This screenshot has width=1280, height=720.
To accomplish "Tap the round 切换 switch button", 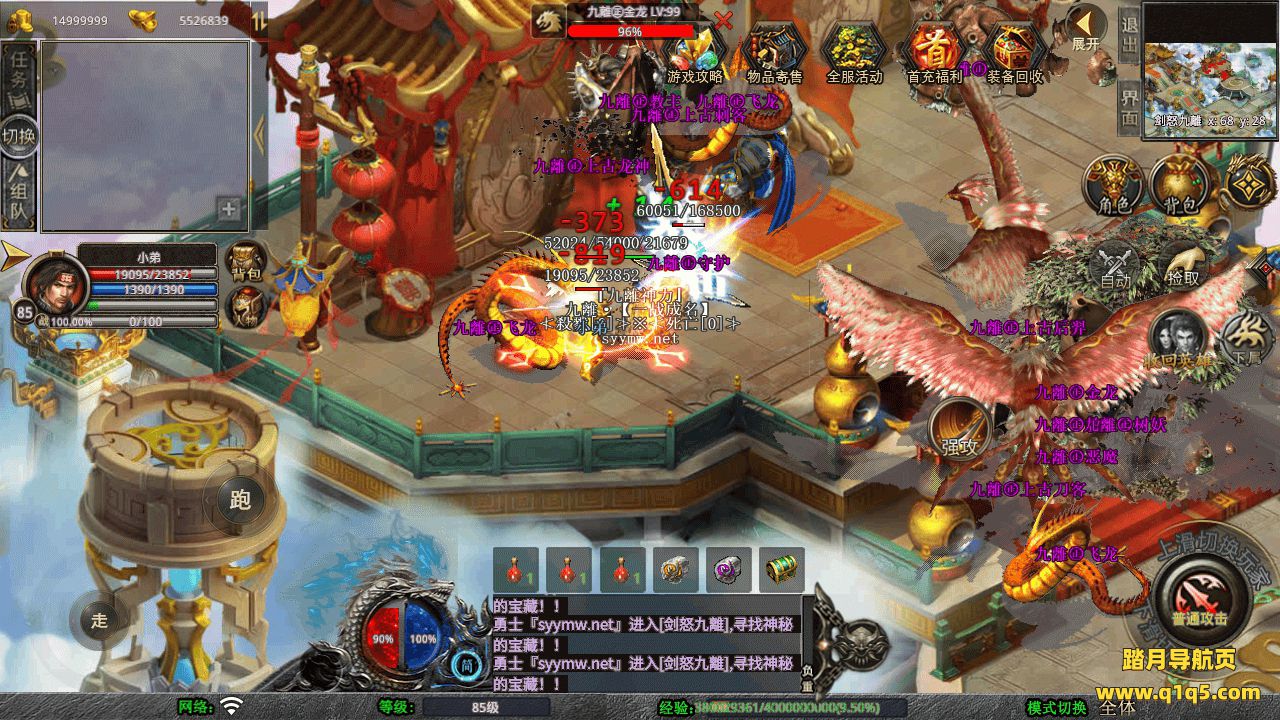I will point(18,135).
